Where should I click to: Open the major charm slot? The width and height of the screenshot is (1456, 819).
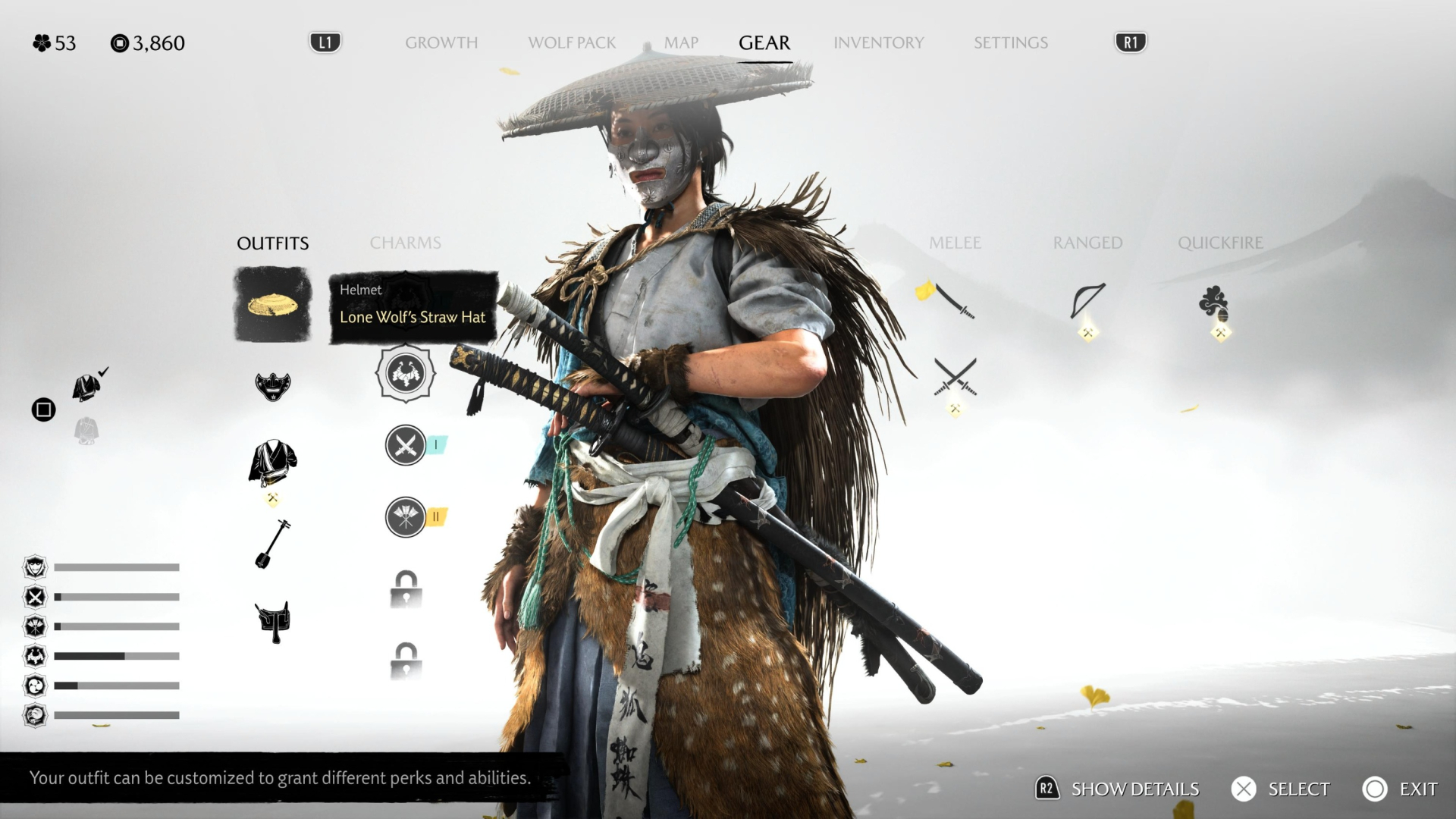coord(406,373)
